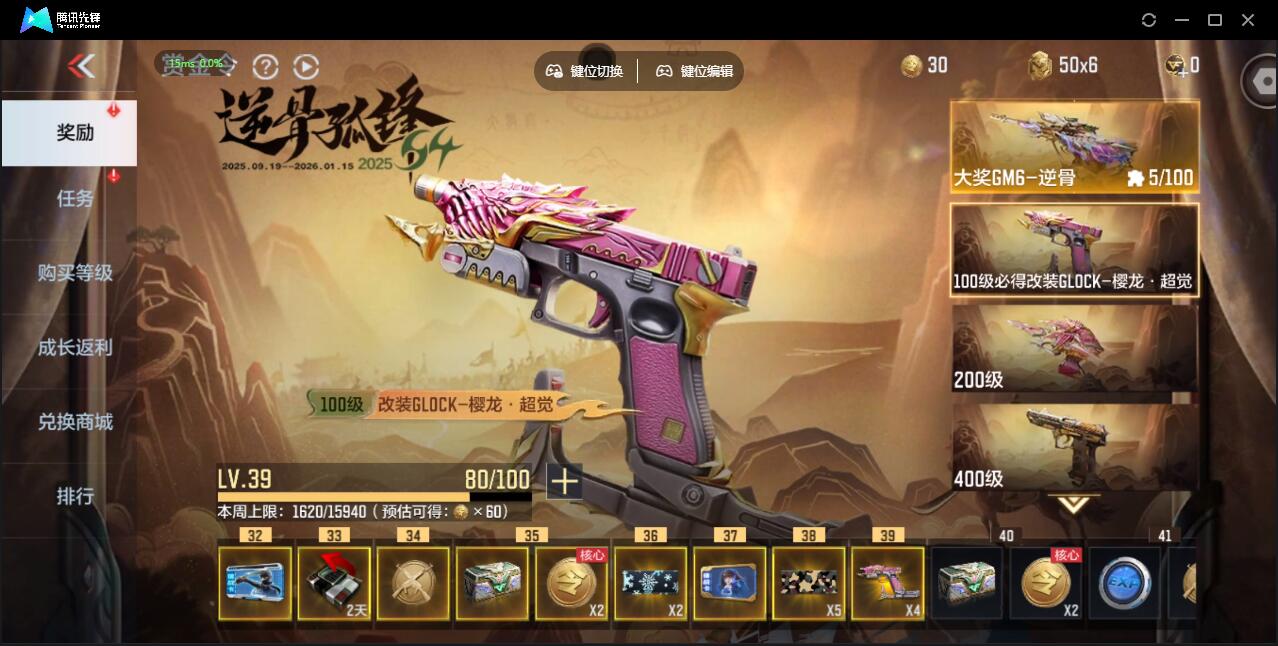
Task: Select the level 33 2天 reward item
Action: [334, 582]
